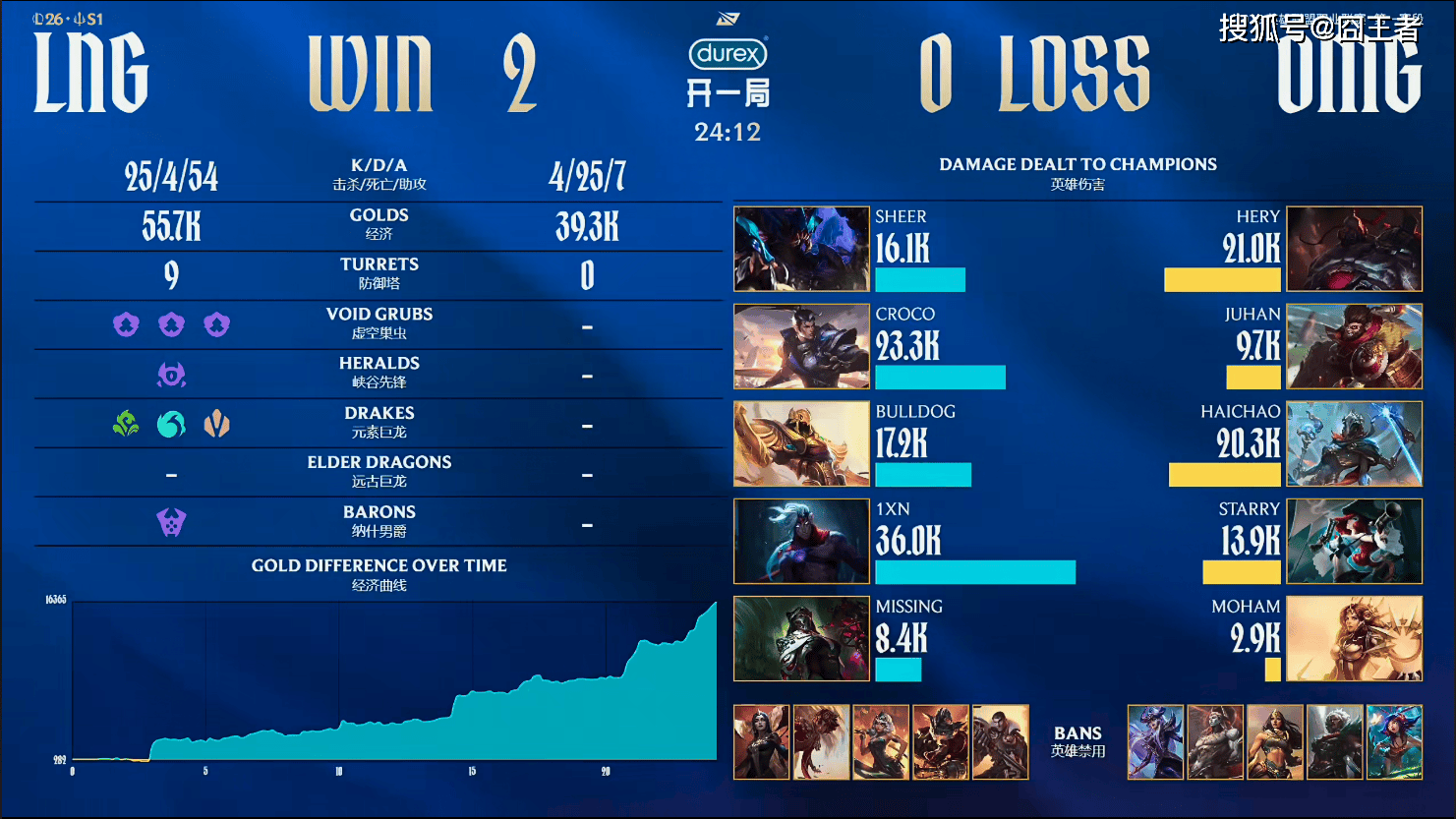
Task: Choose JUHAN's champion portrait
Action: coord(1354,346)
